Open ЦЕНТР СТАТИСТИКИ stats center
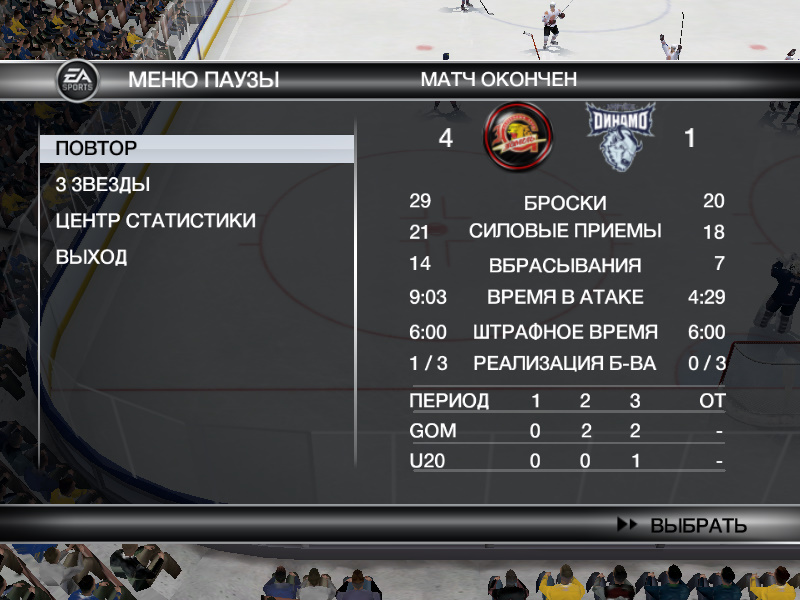 (155, 221)
